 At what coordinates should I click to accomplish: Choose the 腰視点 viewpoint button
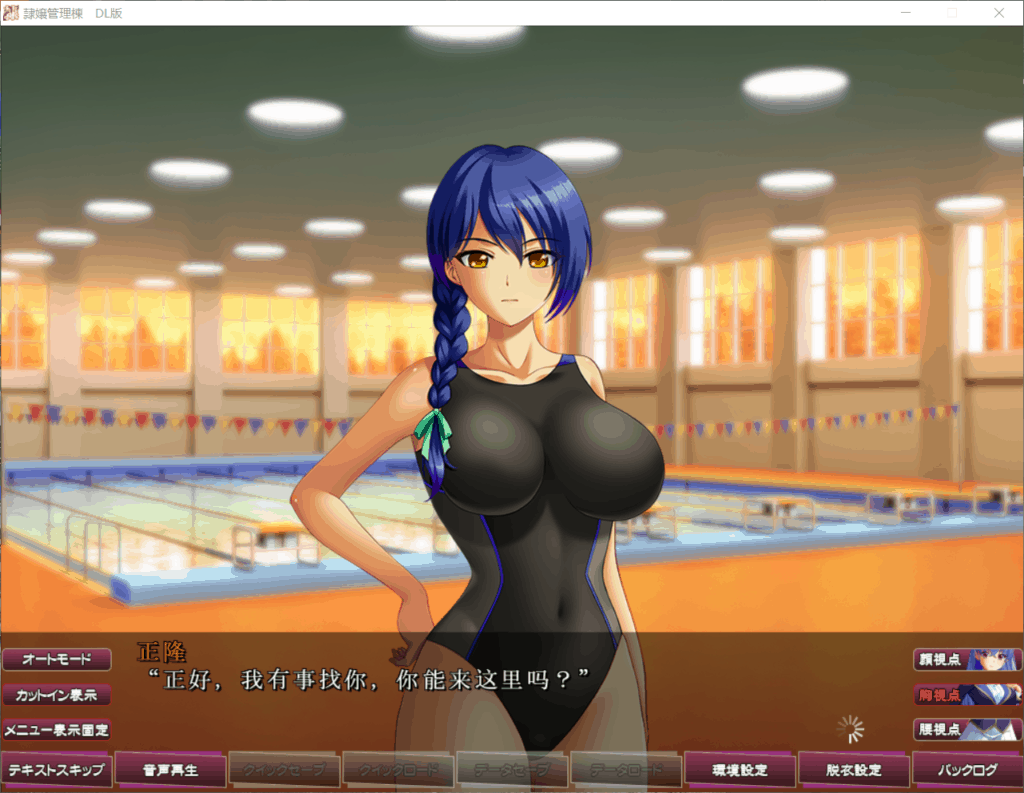click(967, 730)
